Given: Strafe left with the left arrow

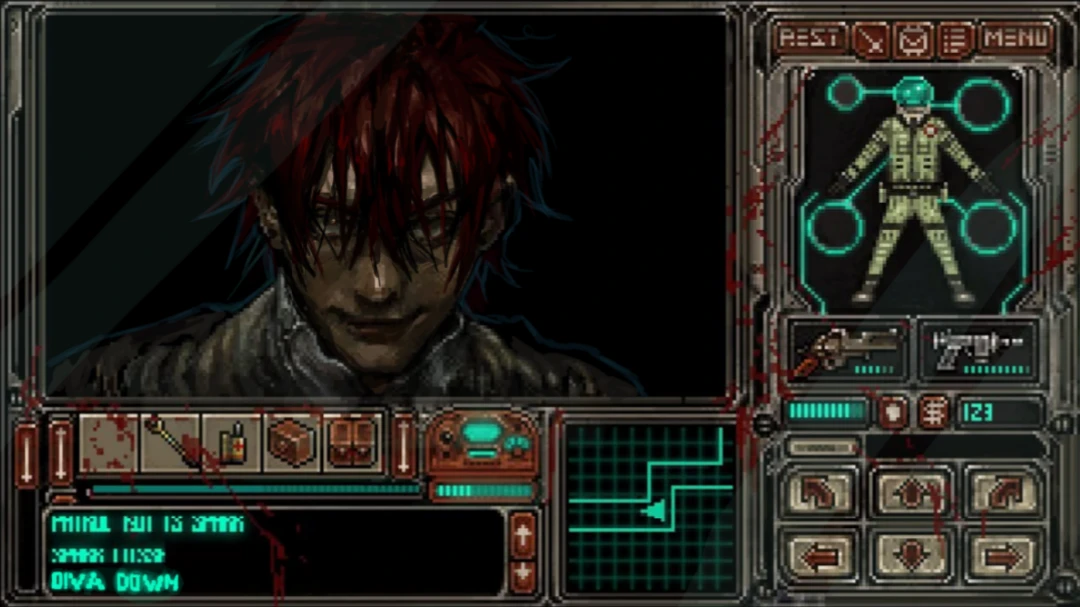Looking at the screenshot, I should click(x=819, y=553).
